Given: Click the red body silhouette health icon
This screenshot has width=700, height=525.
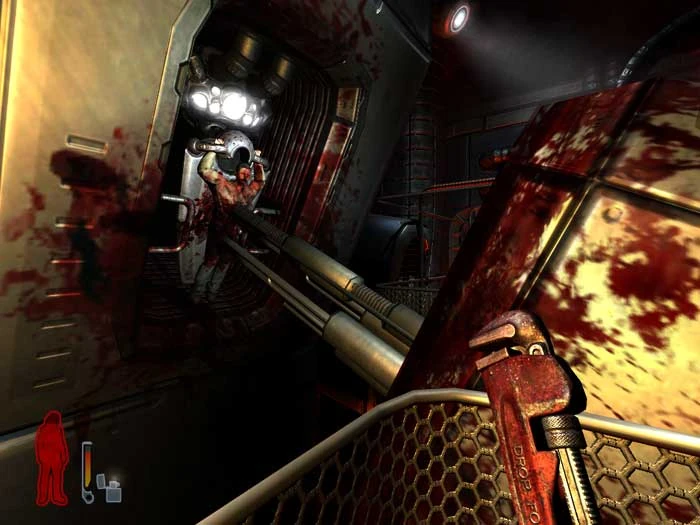Looking at the screenshot, I should click(51, 458).
